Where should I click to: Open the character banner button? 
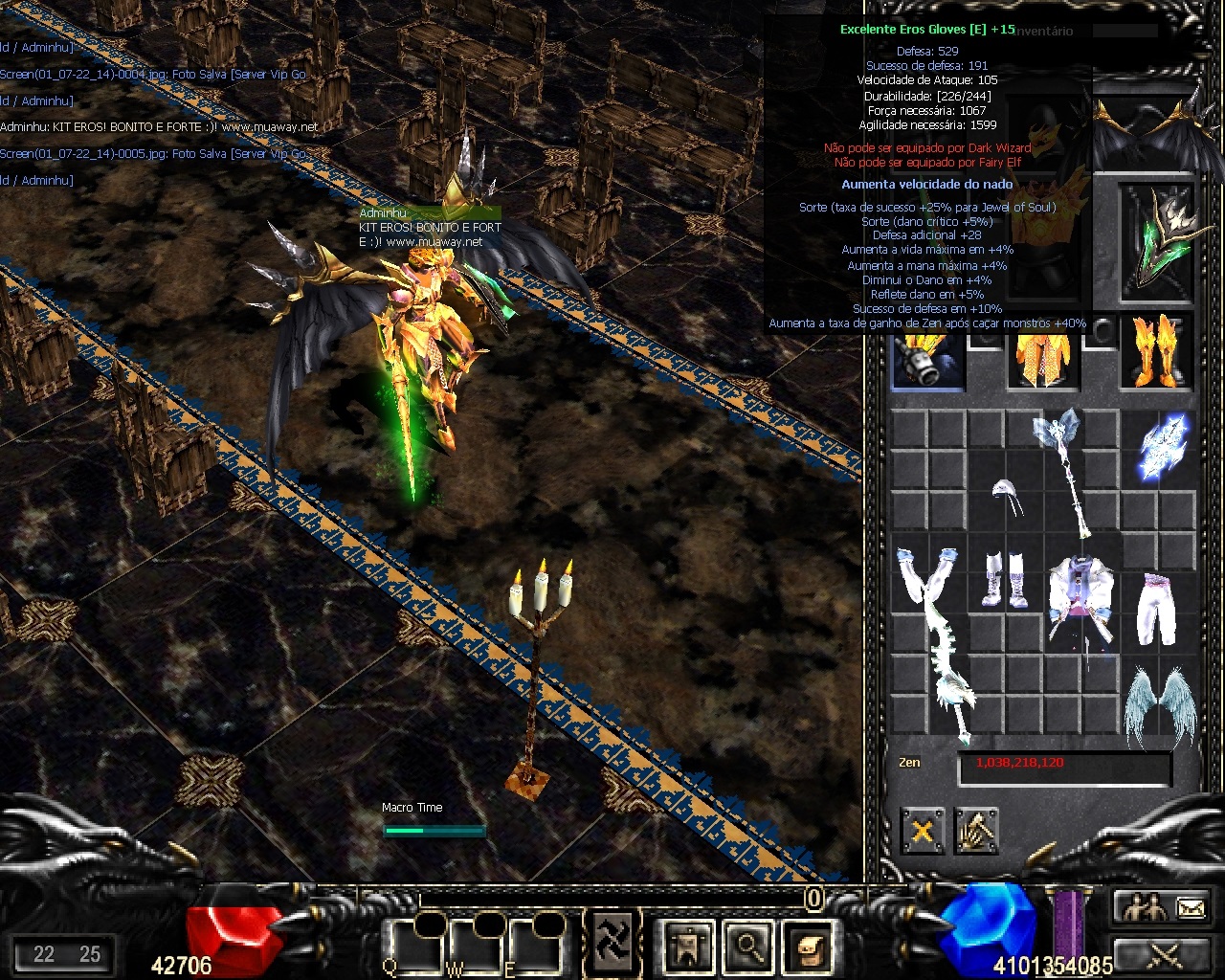pos(687,946)
